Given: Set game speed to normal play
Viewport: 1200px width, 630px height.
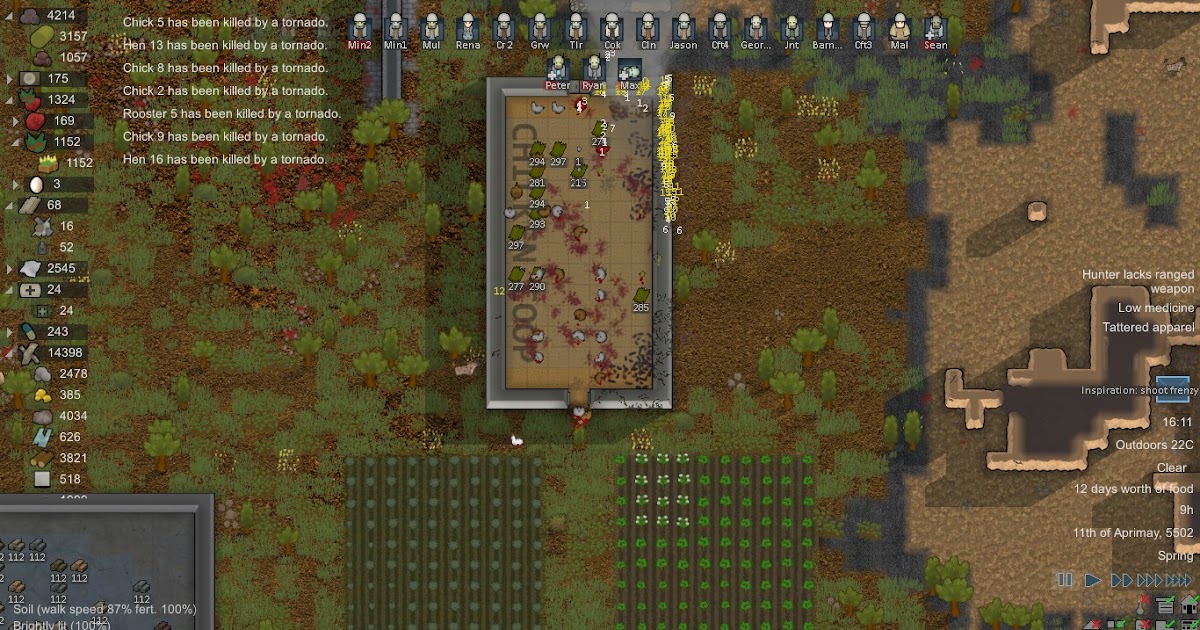Looking at the screenshot, I should click(1093, 580).
